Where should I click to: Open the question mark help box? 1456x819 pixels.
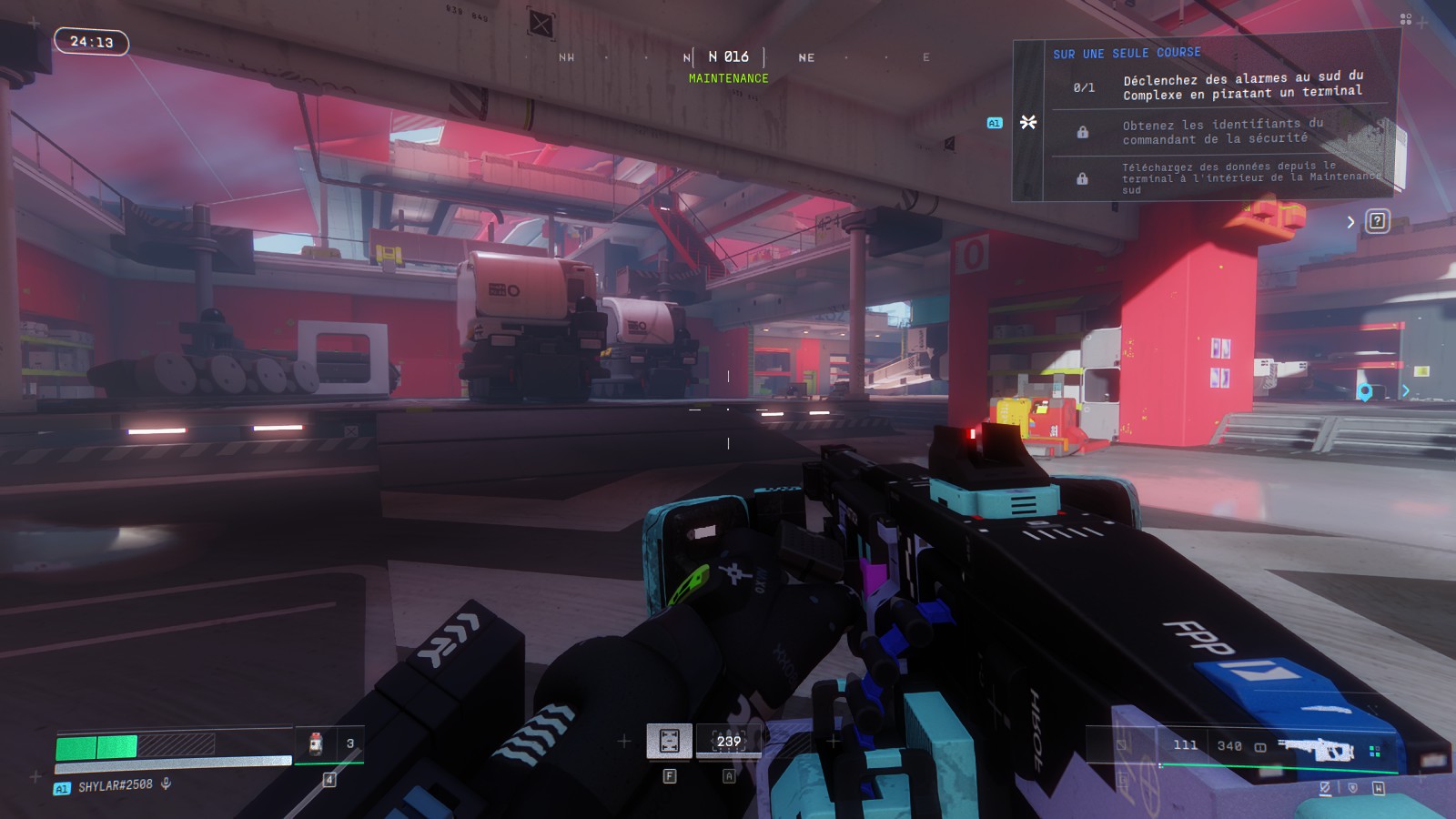(x=1377, y=221)
